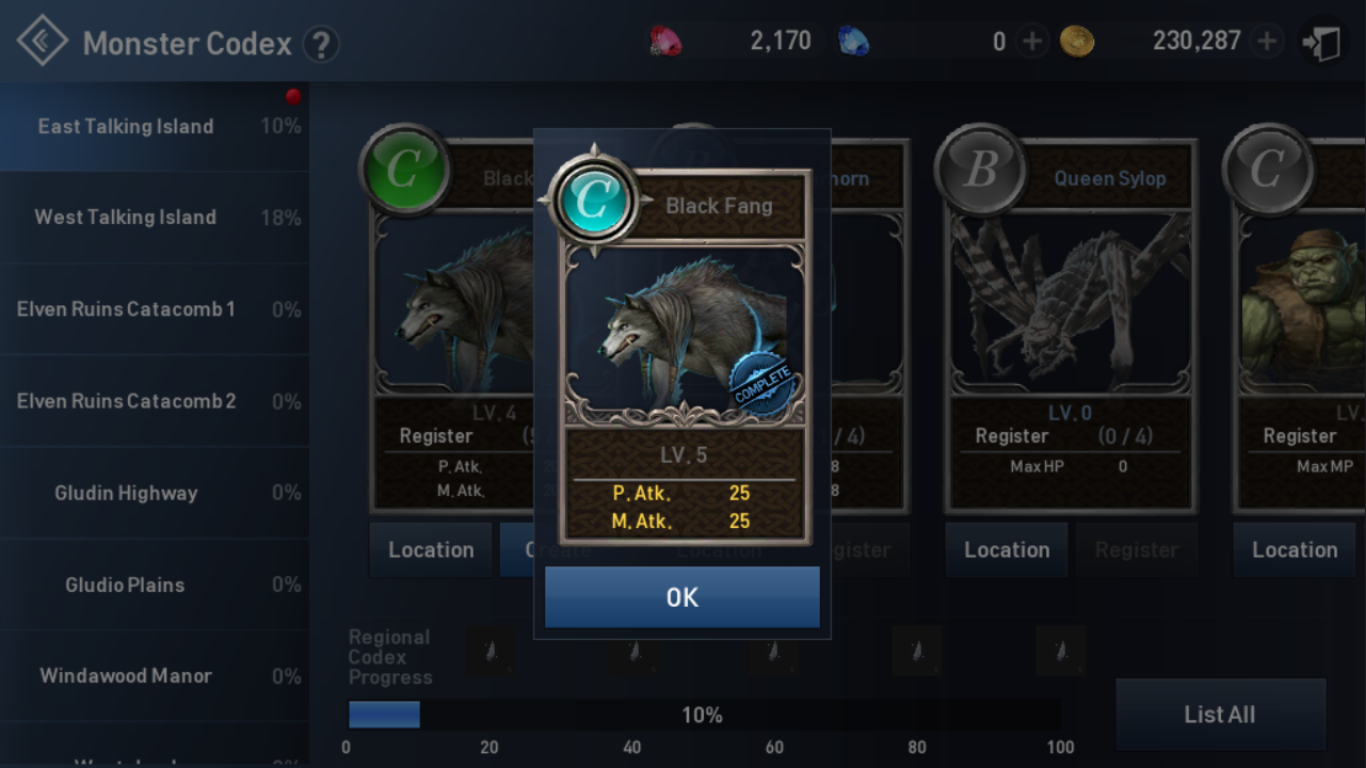This screenshot has height=768, width=1366.
Task: Click List All in the bottom right
Action: [x=1220, y=714]
